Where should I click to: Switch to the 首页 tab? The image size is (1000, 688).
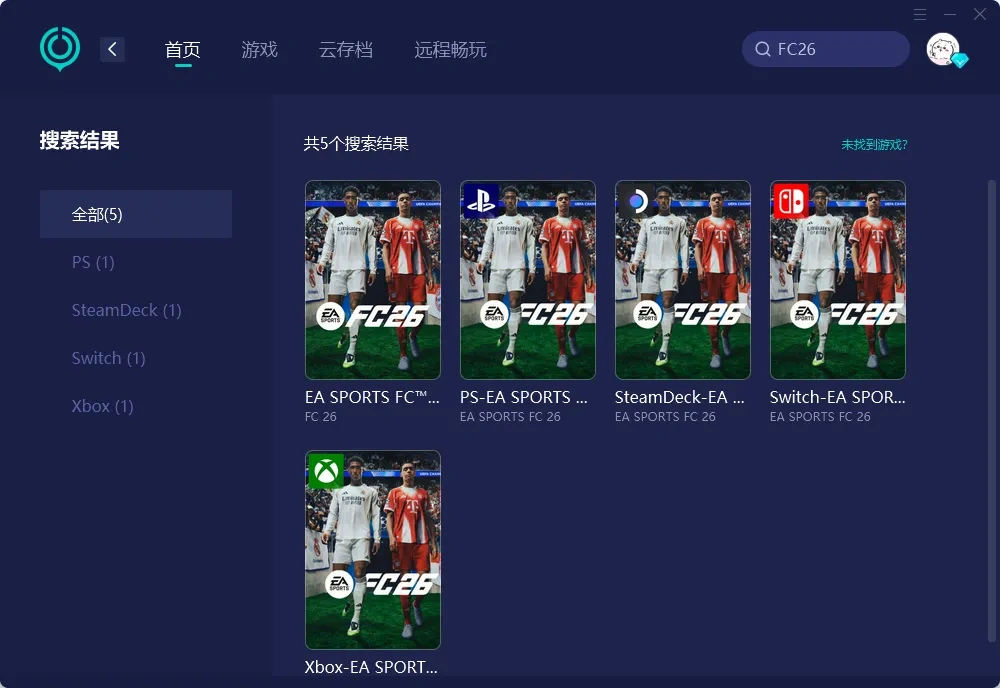tap(183, 50)
